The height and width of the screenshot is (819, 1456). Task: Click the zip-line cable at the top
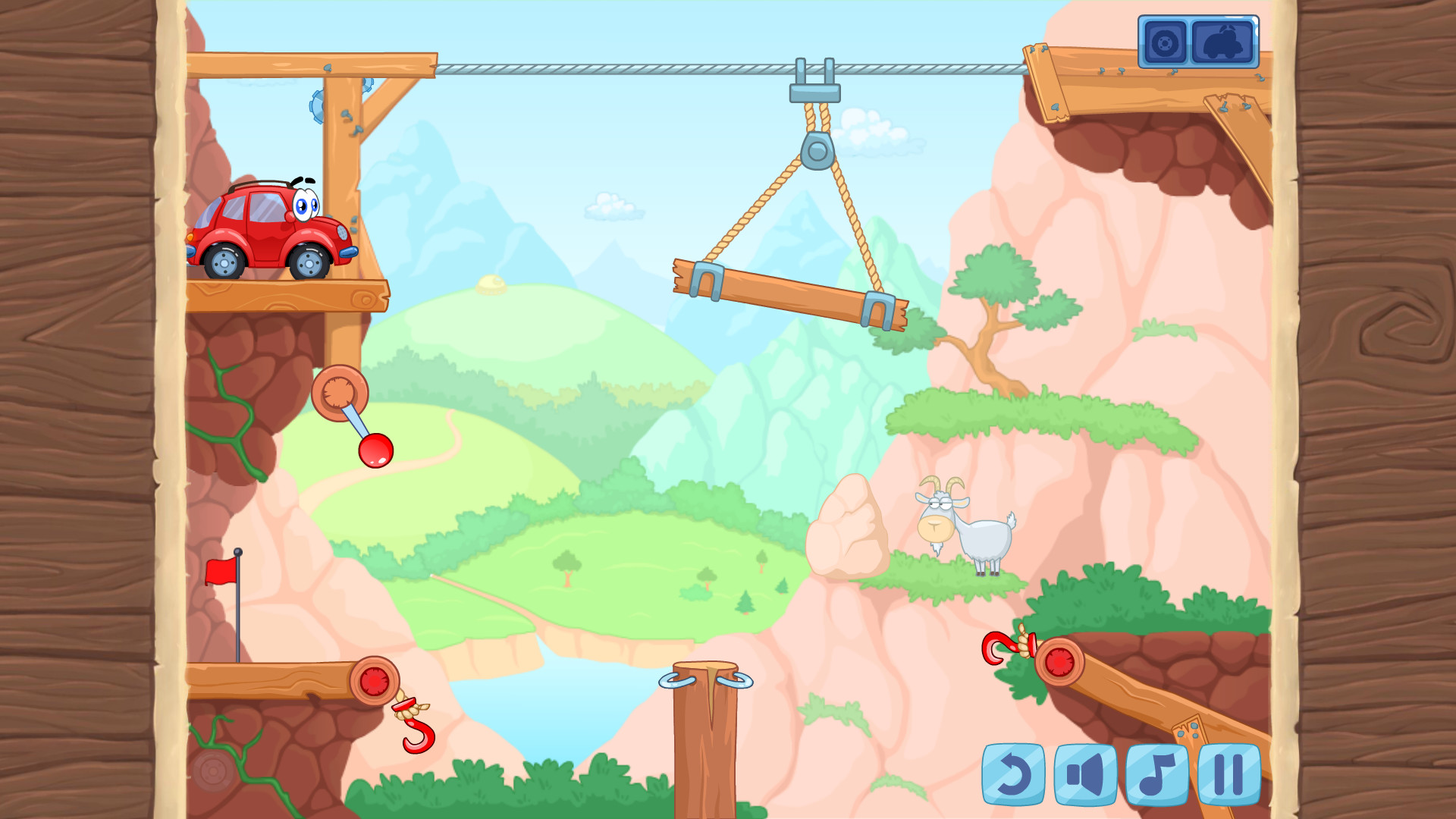[x=607, y=67]
